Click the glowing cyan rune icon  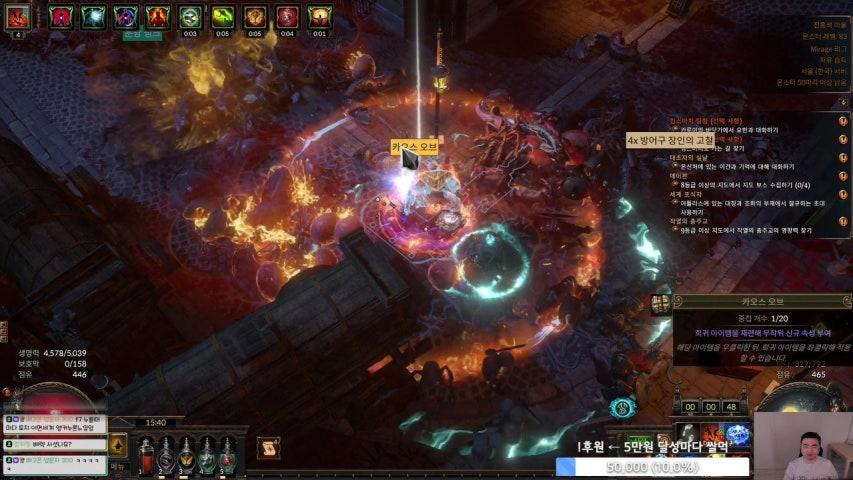tap(623, 408)
